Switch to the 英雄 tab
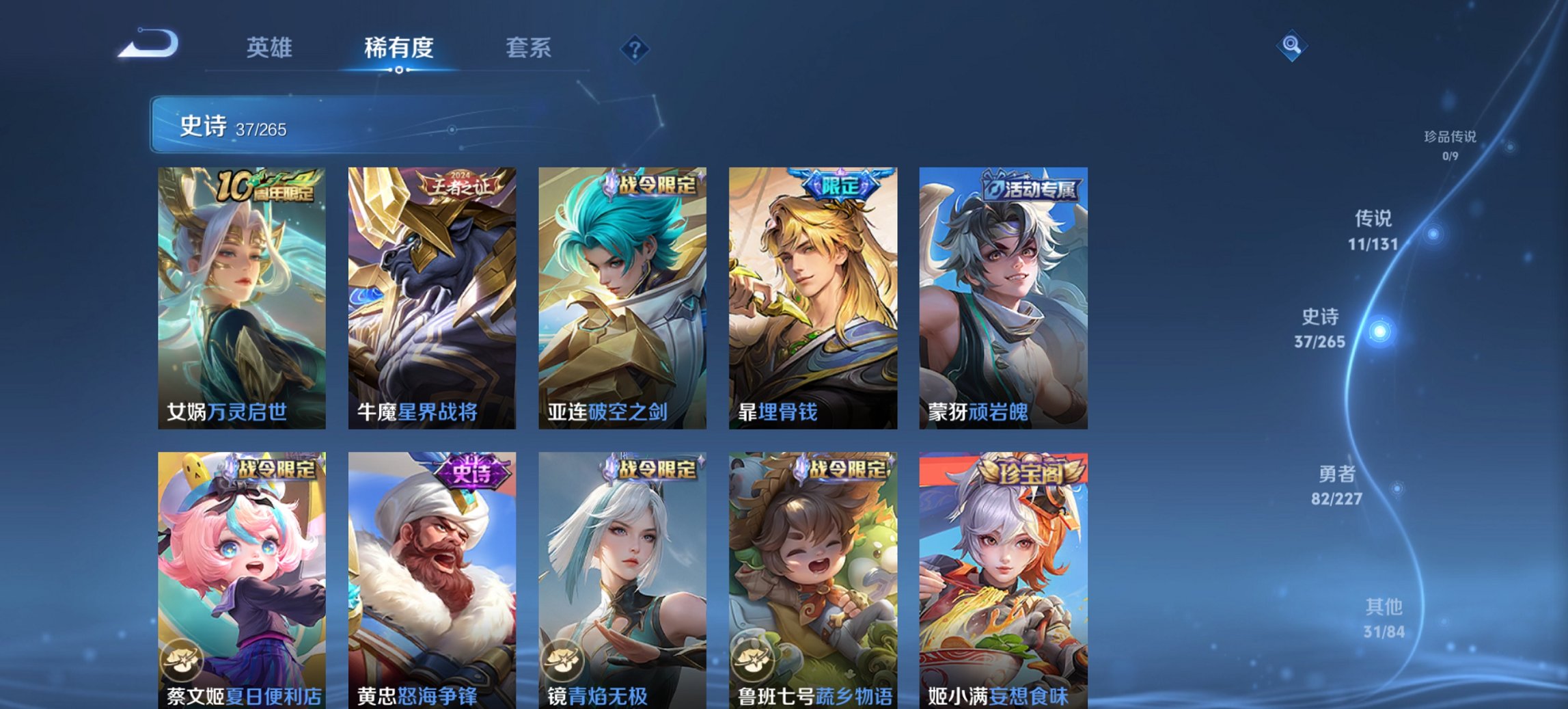The height and width of the screenshot is (709, 1568). point(271,48)
